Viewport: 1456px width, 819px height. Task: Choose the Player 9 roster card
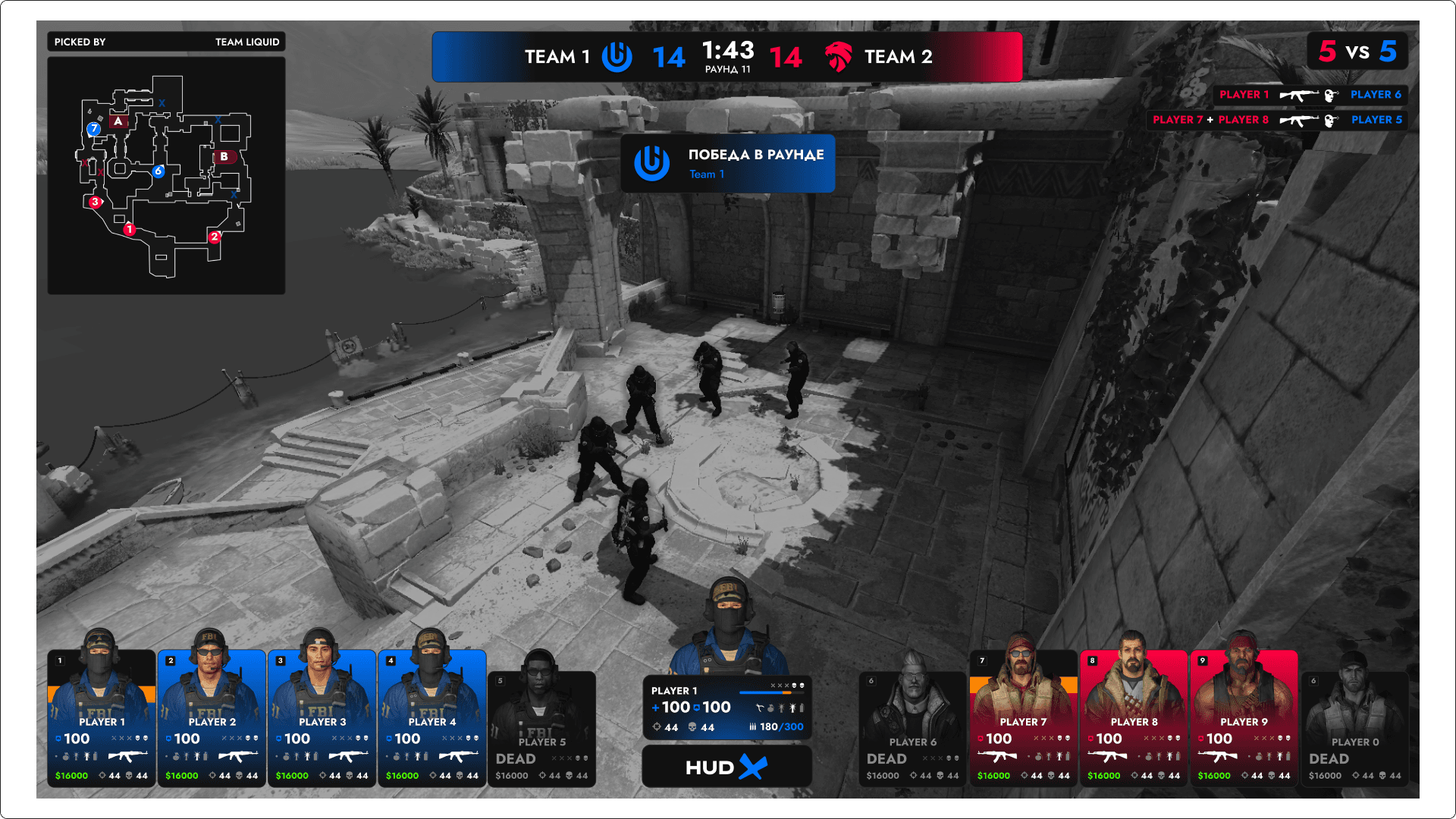(1244, 718)
